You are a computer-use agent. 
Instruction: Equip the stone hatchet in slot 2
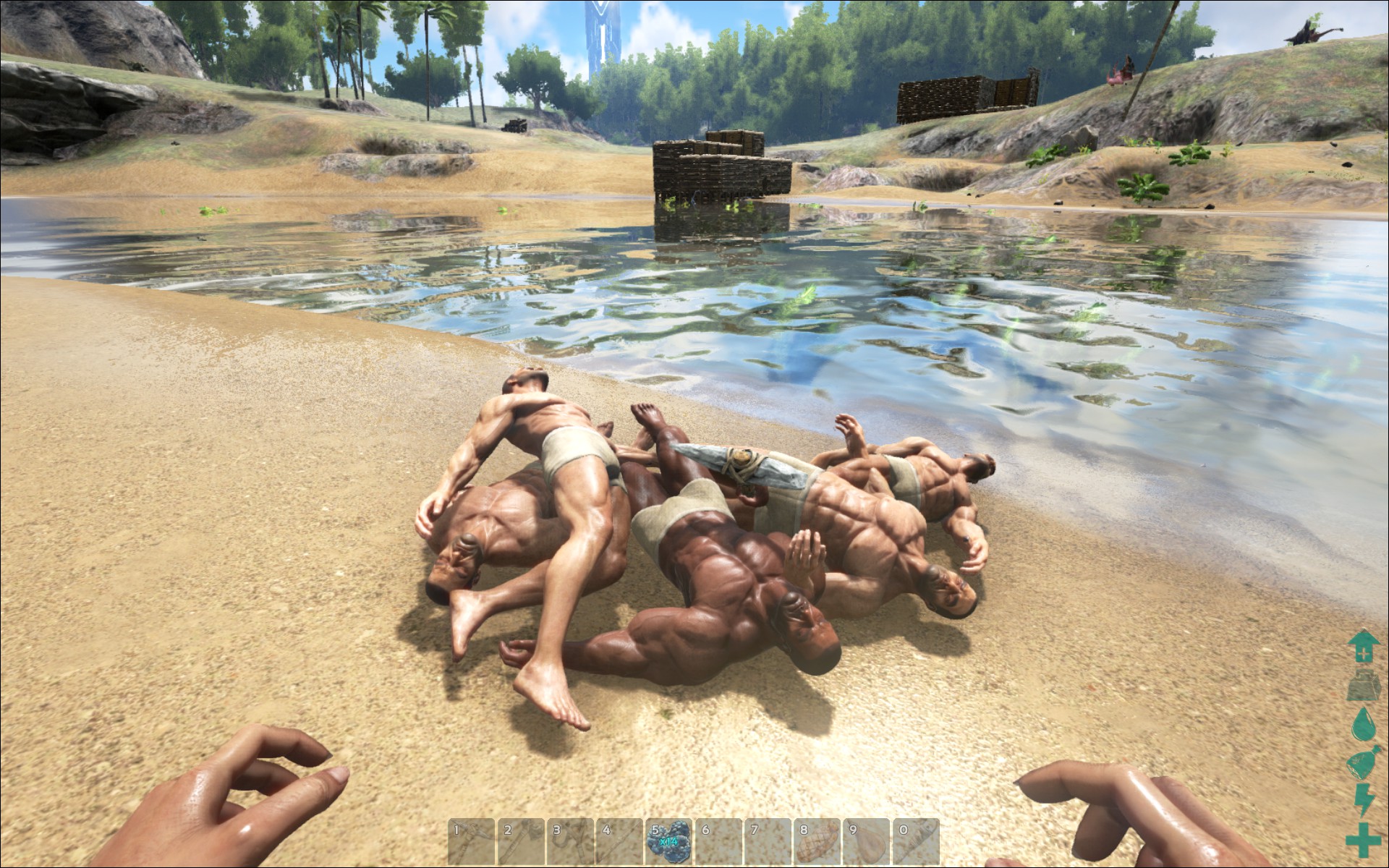pos(521,842)
